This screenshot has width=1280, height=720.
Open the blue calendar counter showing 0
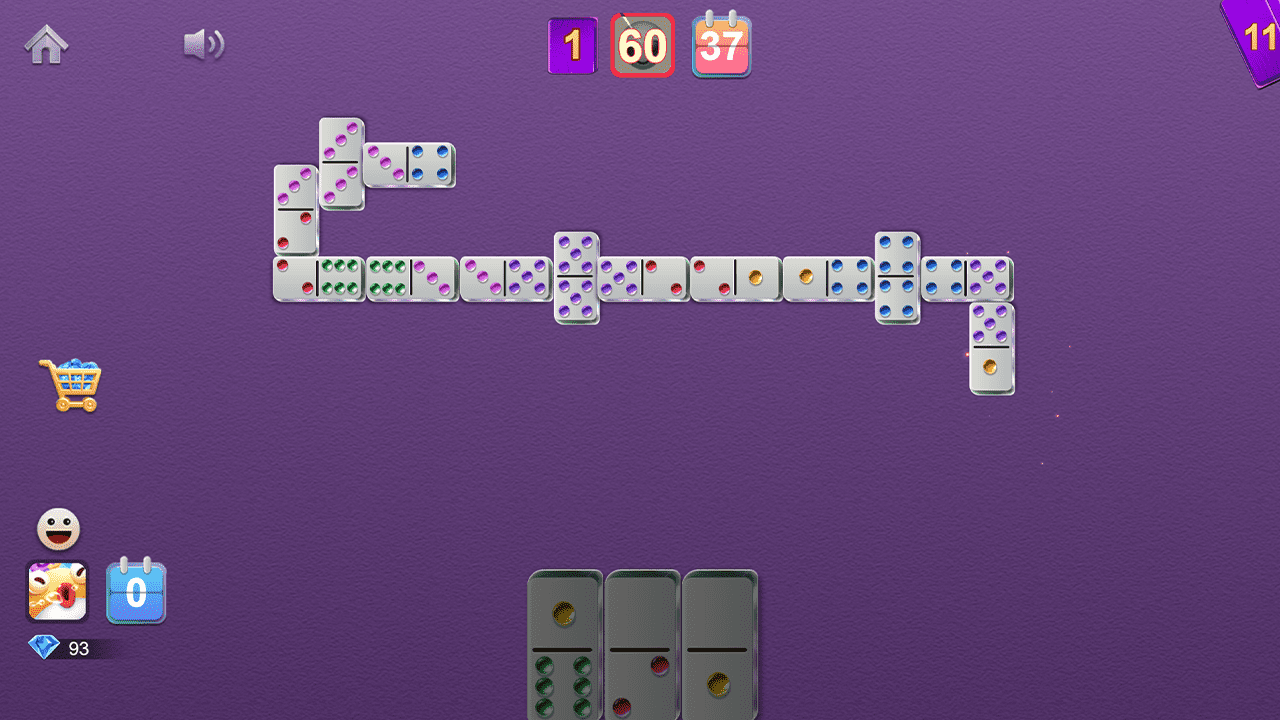pos(137,592)
